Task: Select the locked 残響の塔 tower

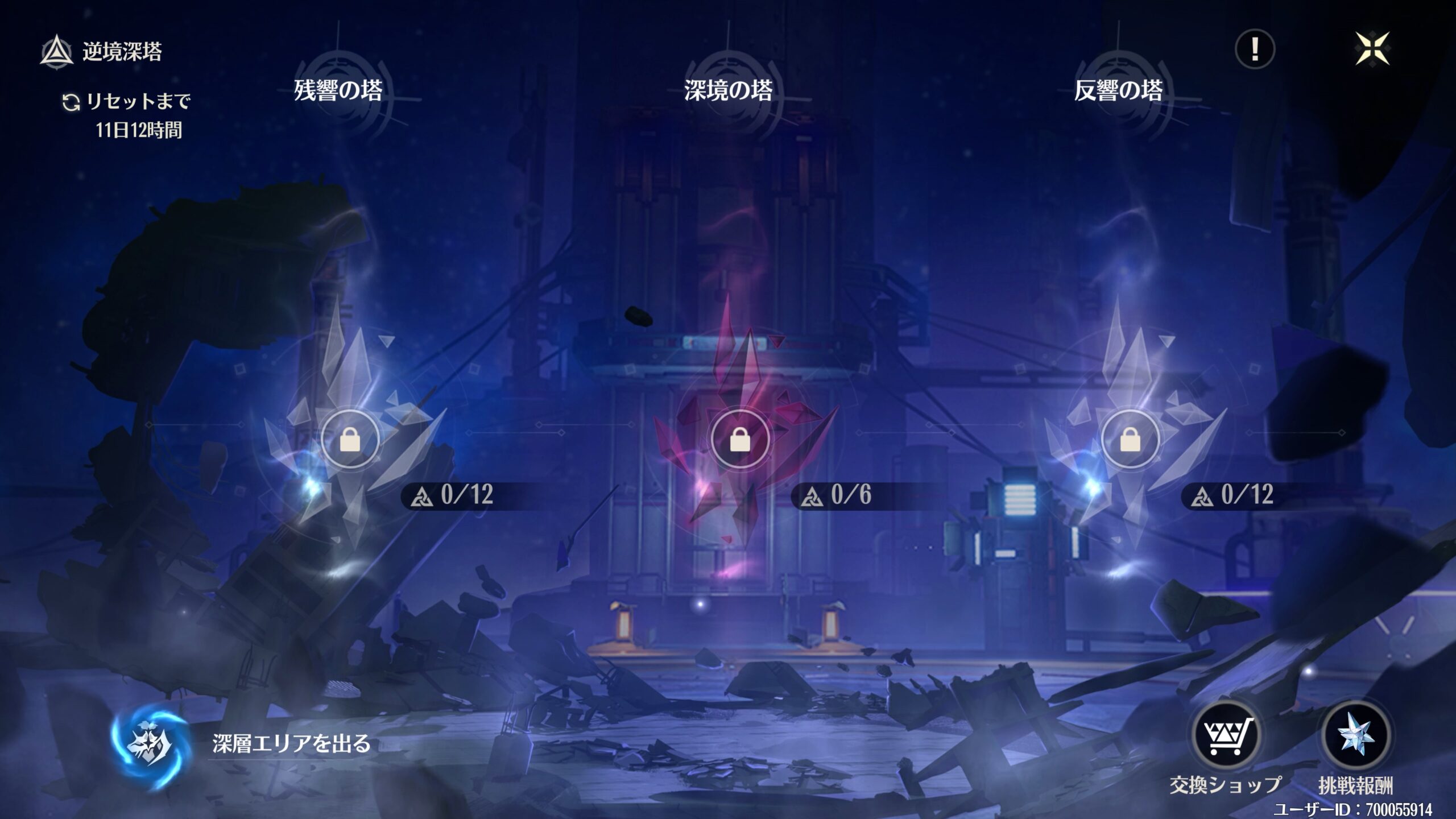Action: [x=350, y=439]
